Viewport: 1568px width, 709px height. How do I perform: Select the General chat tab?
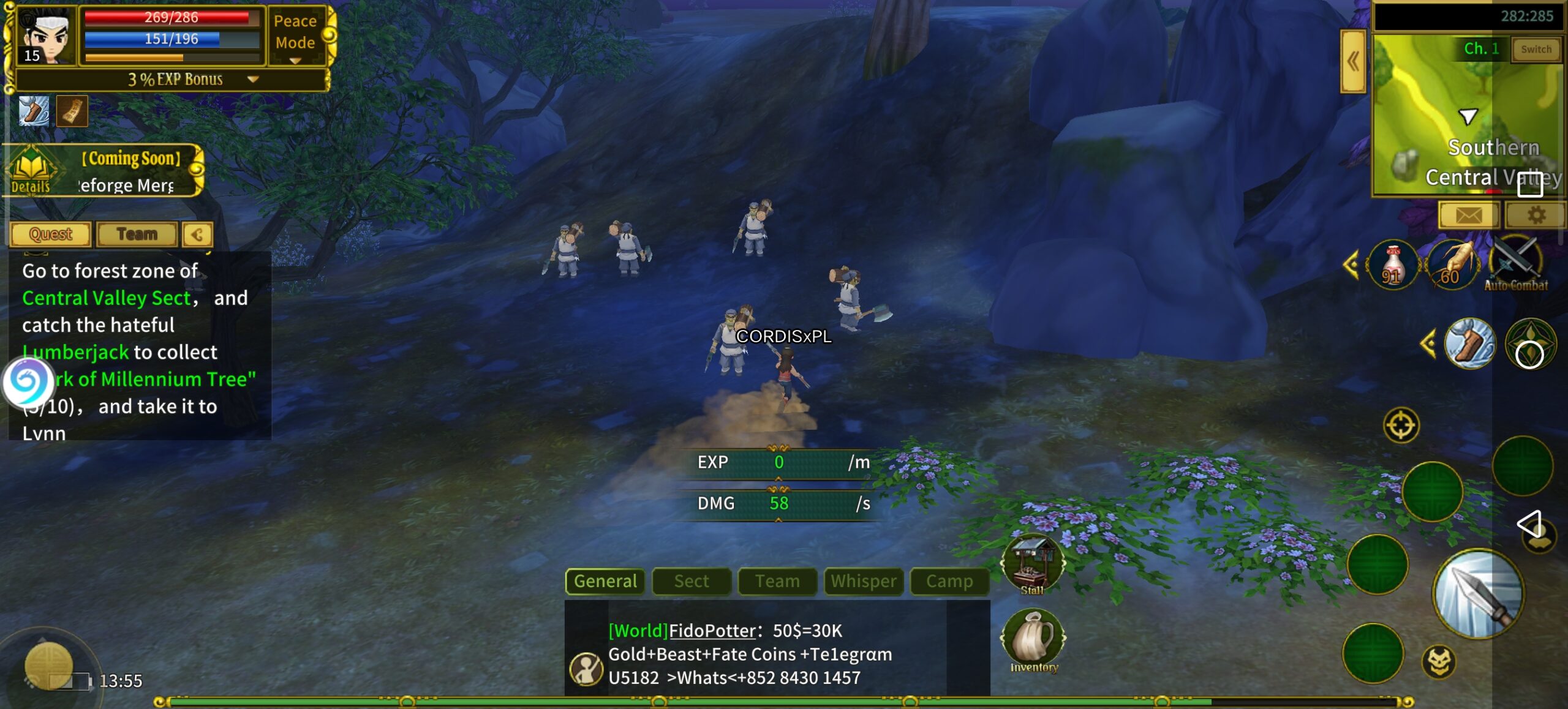pos(605,581)
